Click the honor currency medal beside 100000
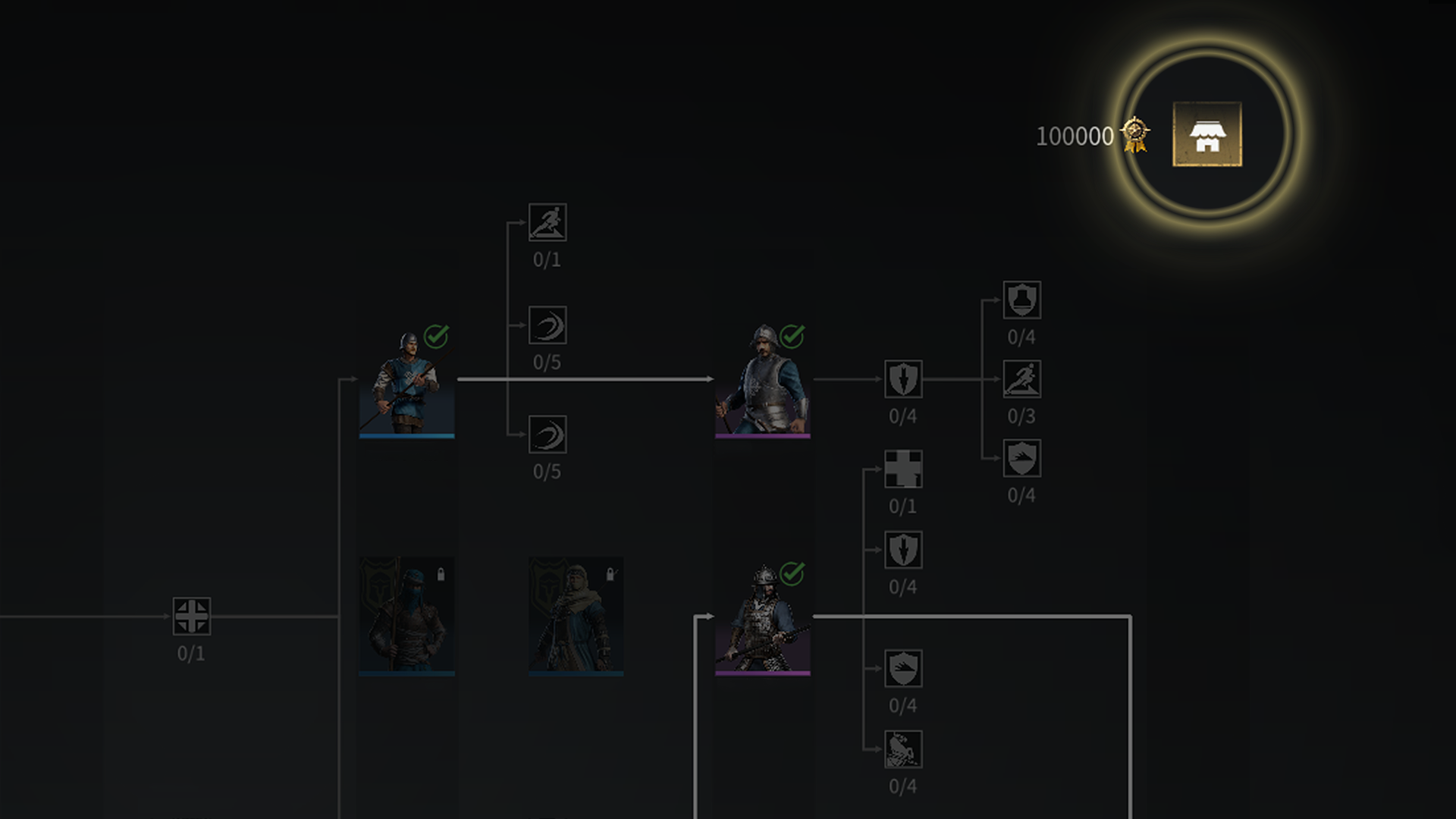The width and height of the screenshot is (1456, 819). 1134,134
